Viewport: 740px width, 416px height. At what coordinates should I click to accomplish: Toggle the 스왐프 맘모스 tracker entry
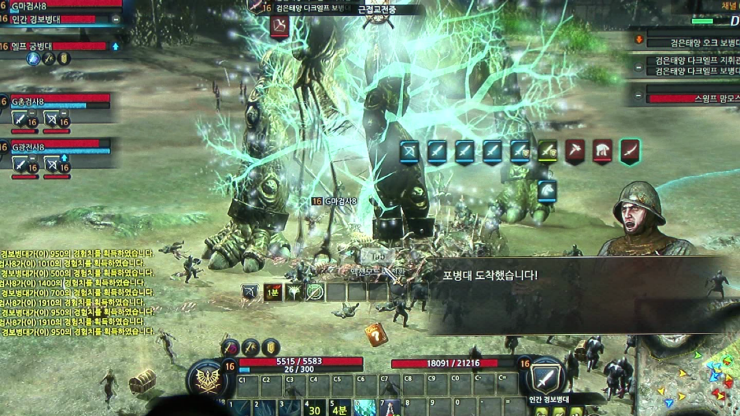click(x=638, y=97)
